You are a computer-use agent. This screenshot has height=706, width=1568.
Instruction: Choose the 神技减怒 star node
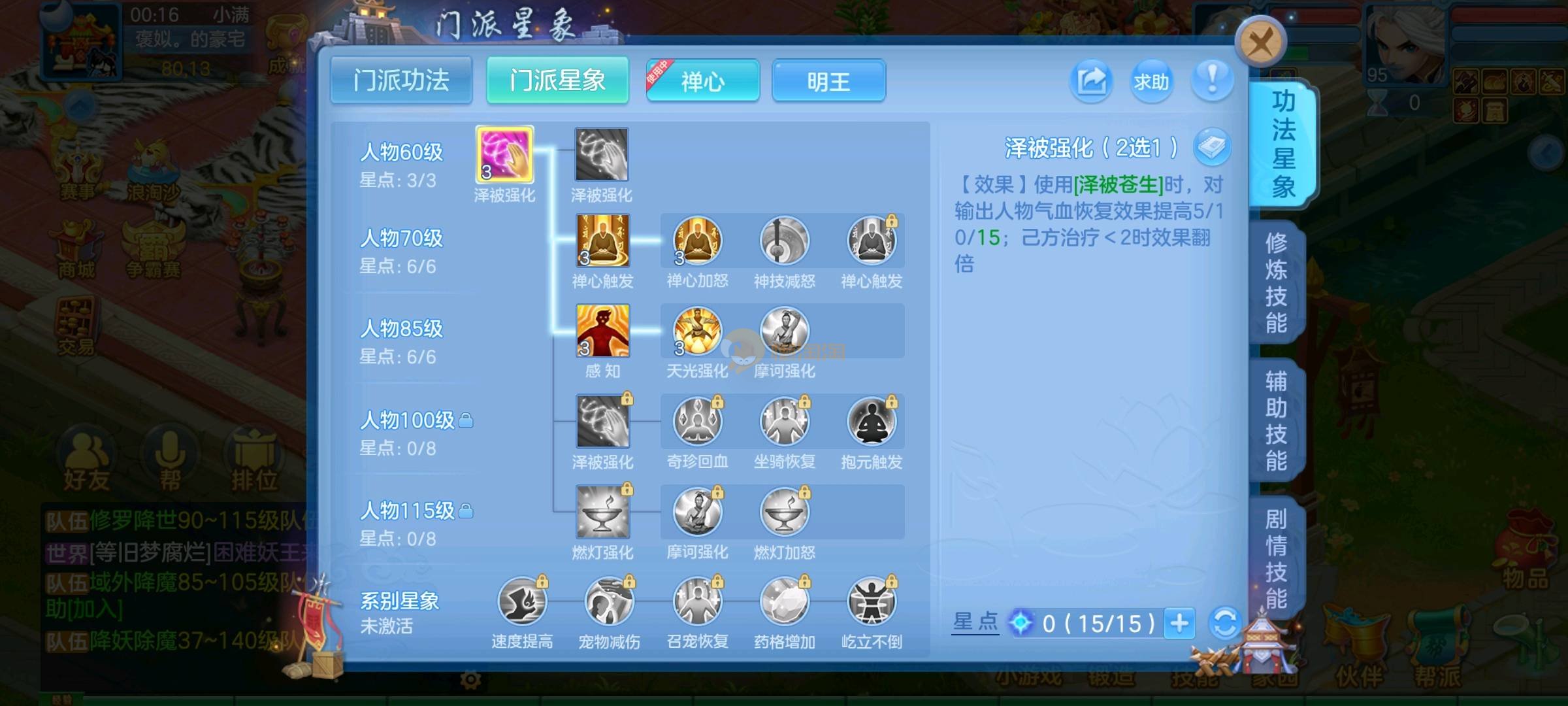(x=784, y=241)
